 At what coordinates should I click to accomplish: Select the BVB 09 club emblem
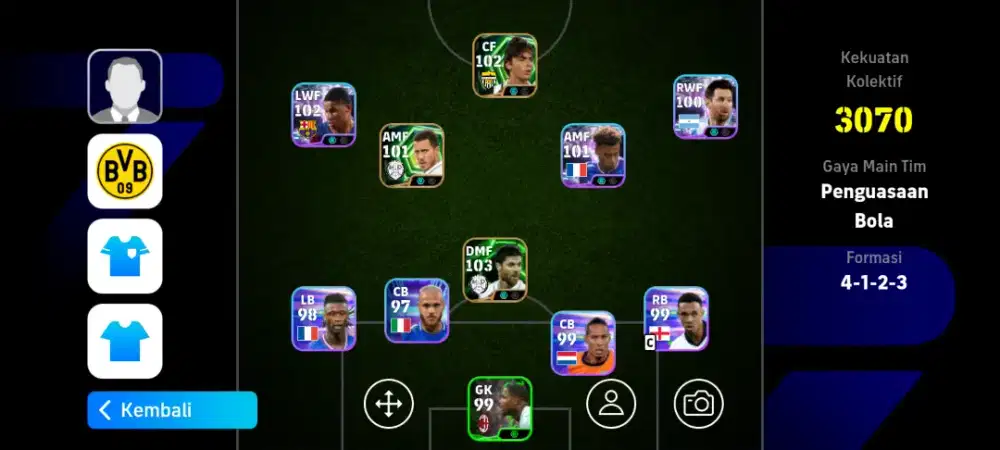click(125, 171)
